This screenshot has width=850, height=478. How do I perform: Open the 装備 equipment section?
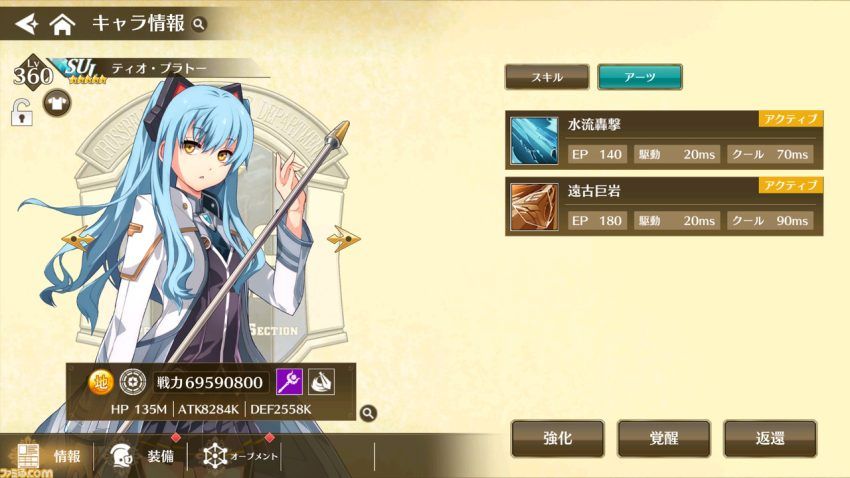[x=139, y=456]
